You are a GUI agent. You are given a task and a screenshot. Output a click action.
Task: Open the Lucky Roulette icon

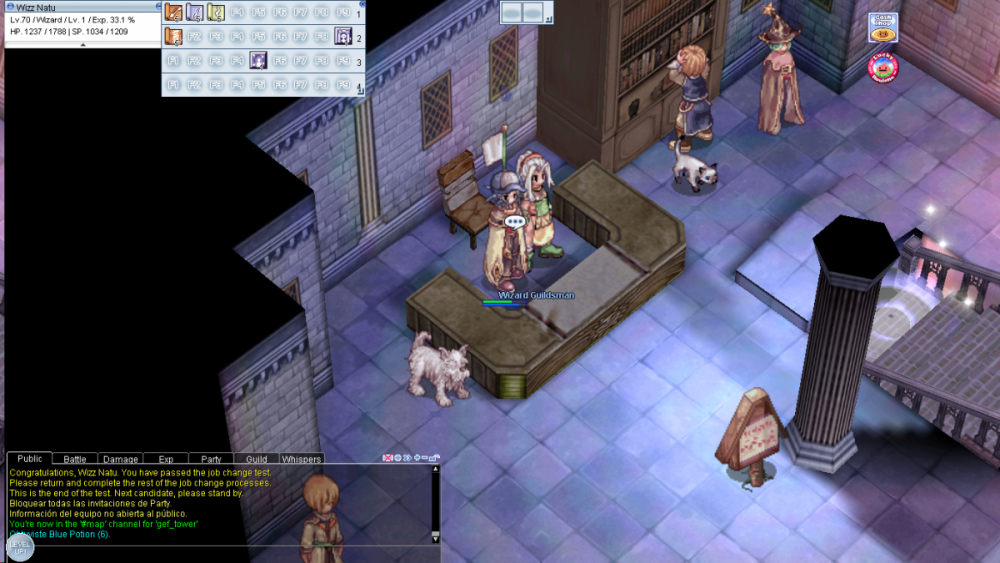(883, 67)
